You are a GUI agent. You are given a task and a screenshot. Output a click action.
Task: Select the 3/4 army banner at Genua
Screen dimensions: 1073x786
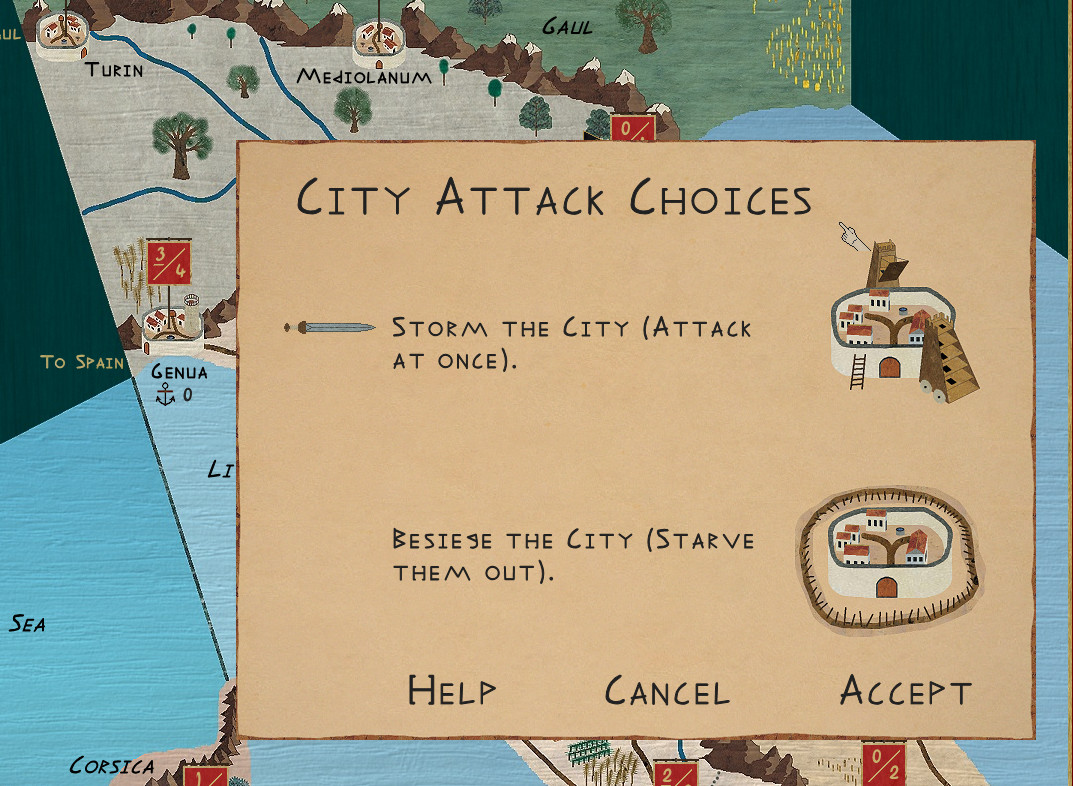(168, 262)
